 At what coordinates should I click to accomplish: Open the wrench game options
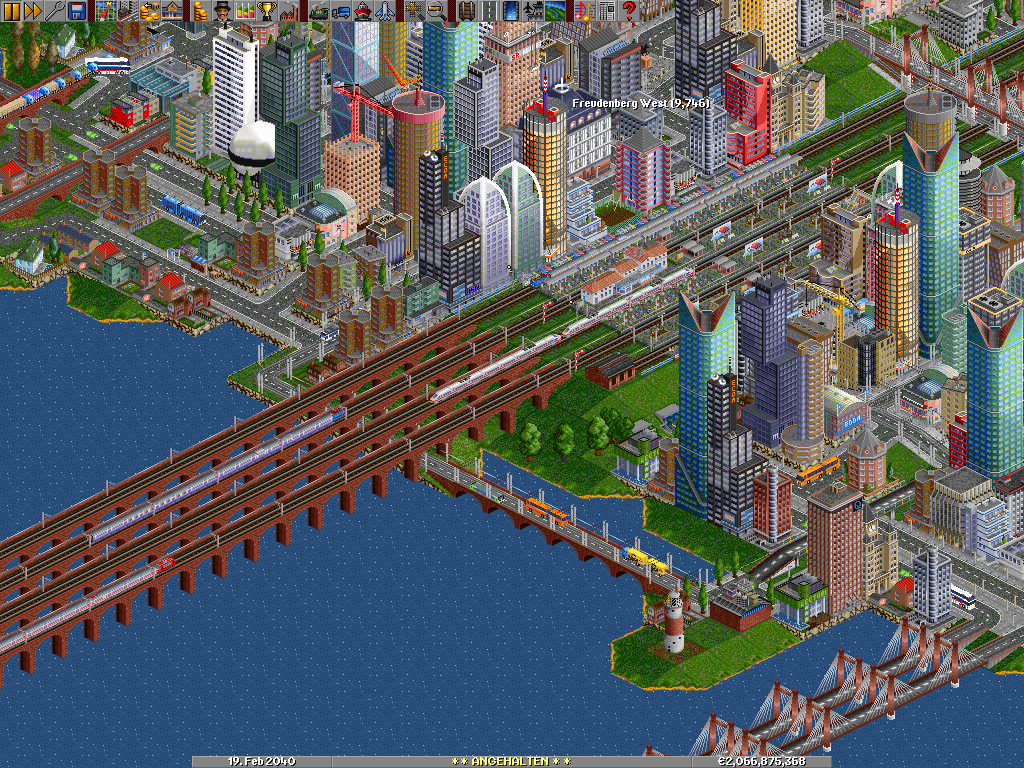(x=55, y=11)
